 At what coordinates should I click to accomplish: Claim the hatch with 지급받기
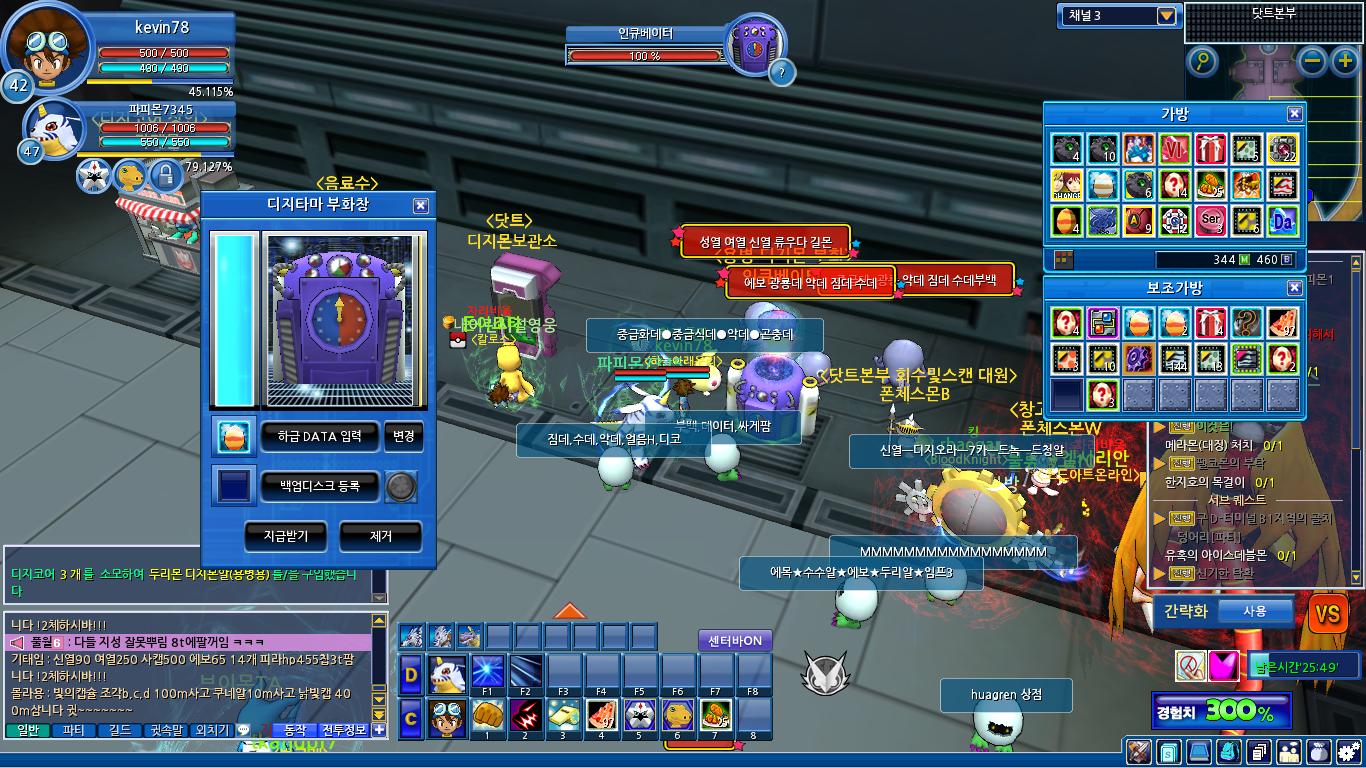pyautogui.click(x=285, y=536)
